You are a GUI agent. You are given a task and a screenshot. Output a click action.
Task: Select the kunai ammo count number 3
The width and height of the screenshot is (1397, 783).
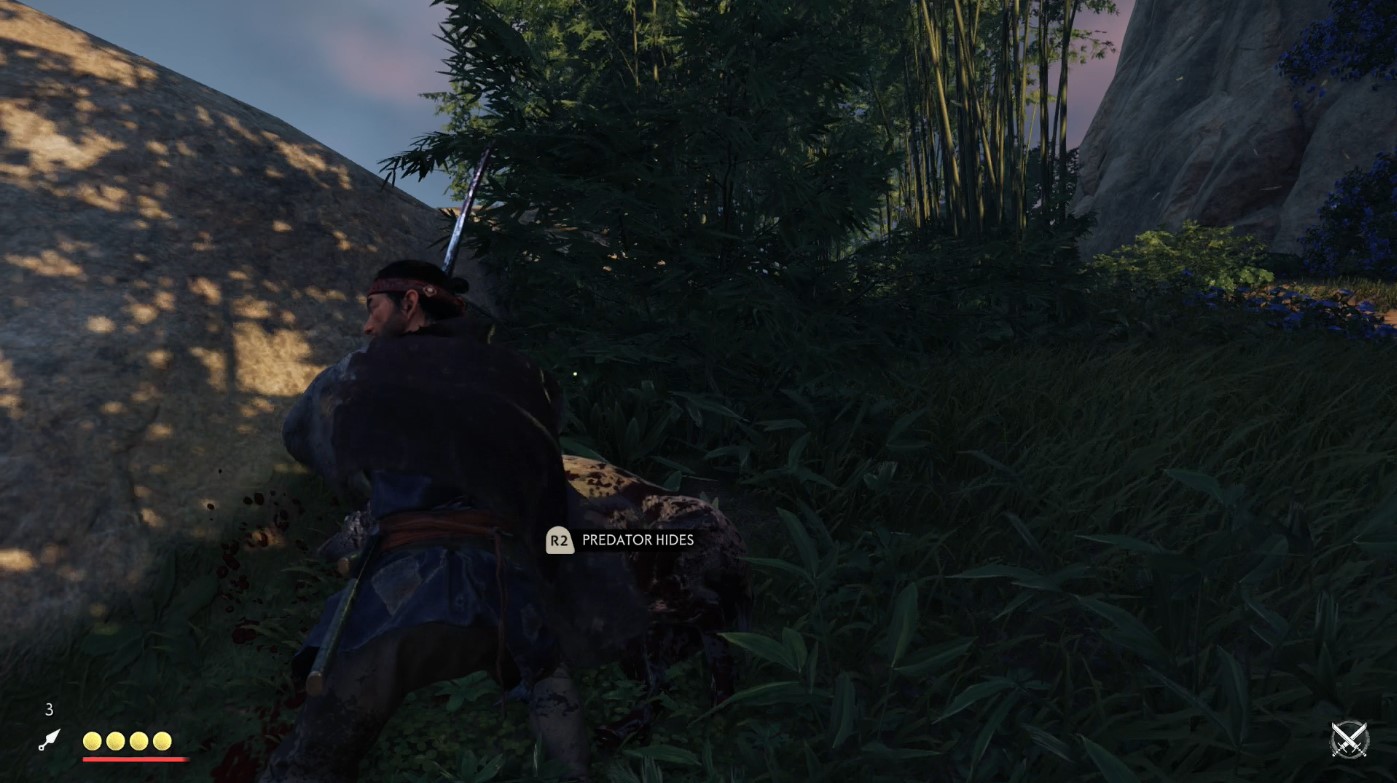coord(48,710)
